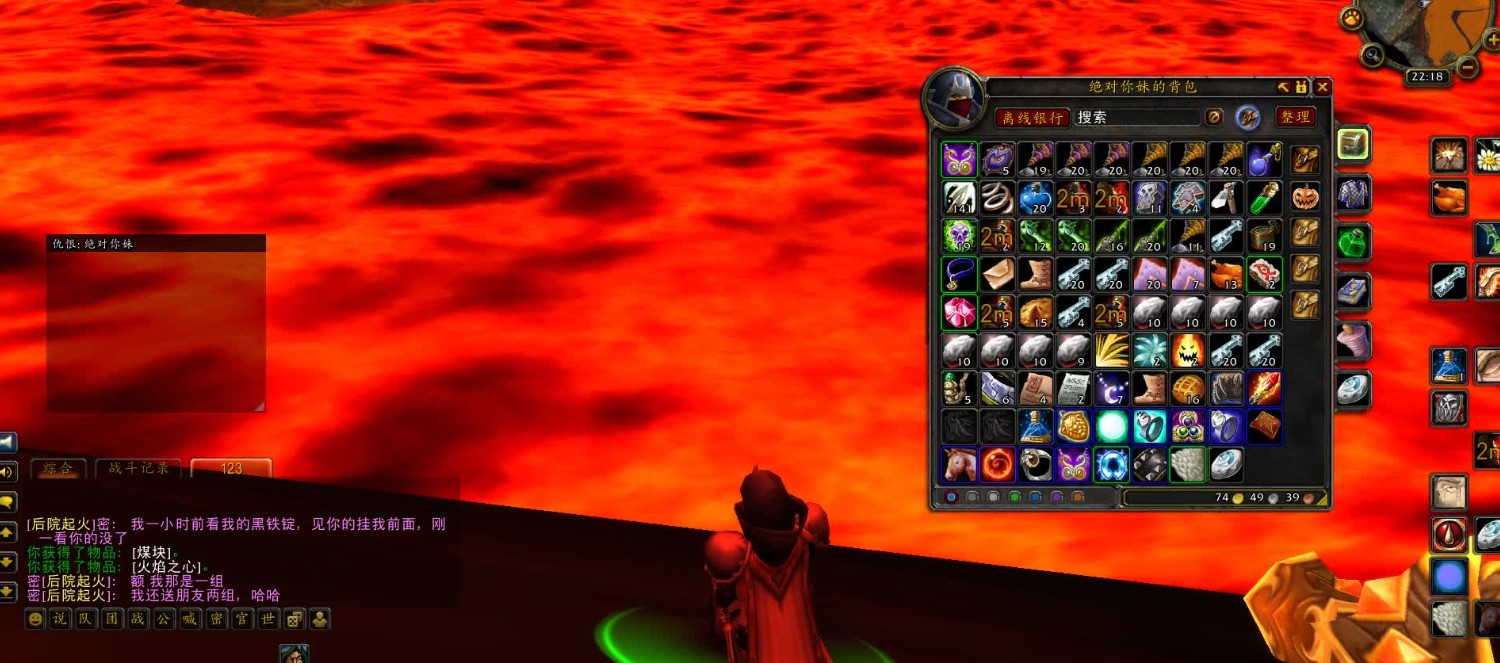Click the 整理 sort bag button
The image size is (1500, 663).
click(x=1294, y=117)
